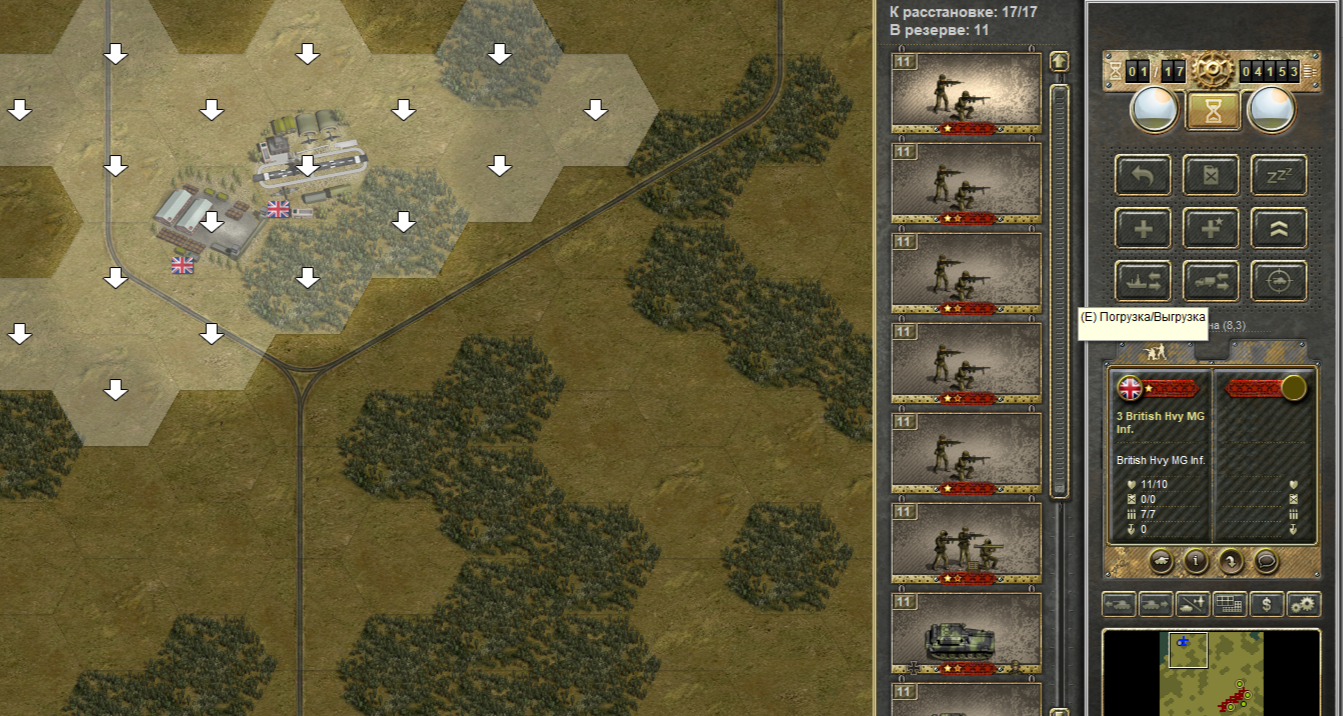Click the truck mount/dismount button
The image size is (1343, 716).
click(x=1212, y=281)
